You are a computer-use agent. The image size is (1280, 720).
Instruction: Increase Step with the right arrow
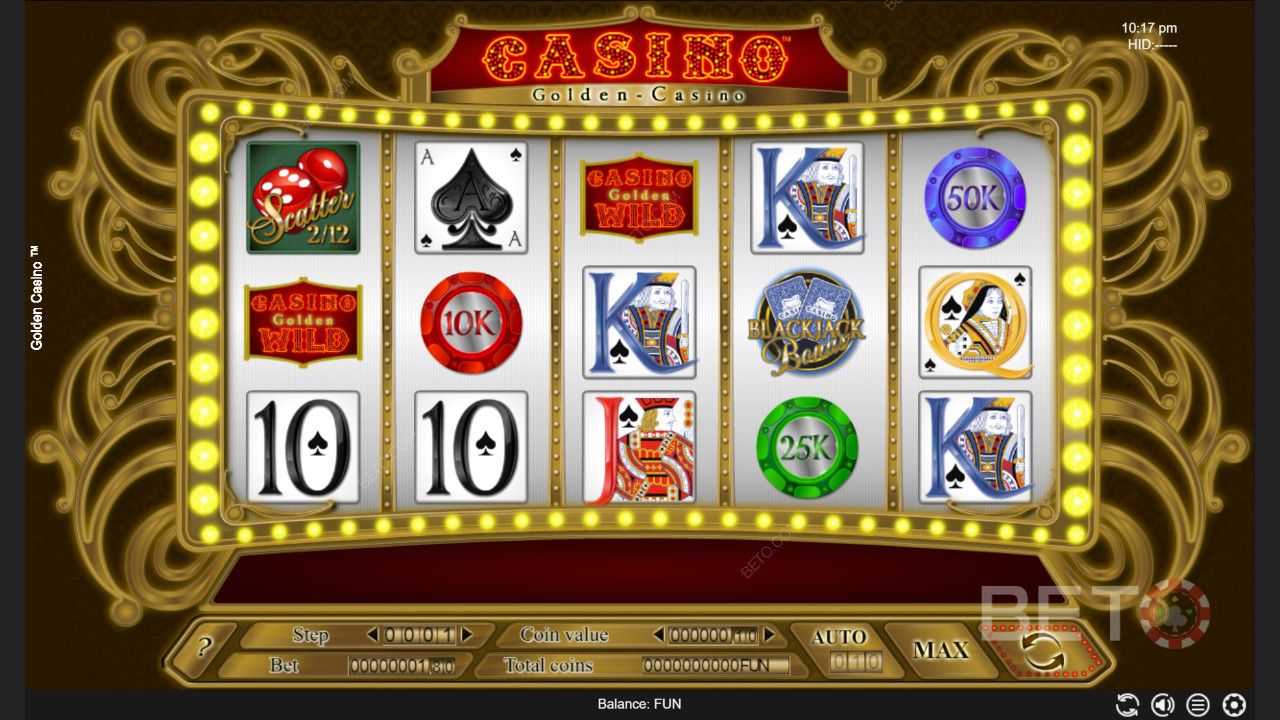pos(466,634)
